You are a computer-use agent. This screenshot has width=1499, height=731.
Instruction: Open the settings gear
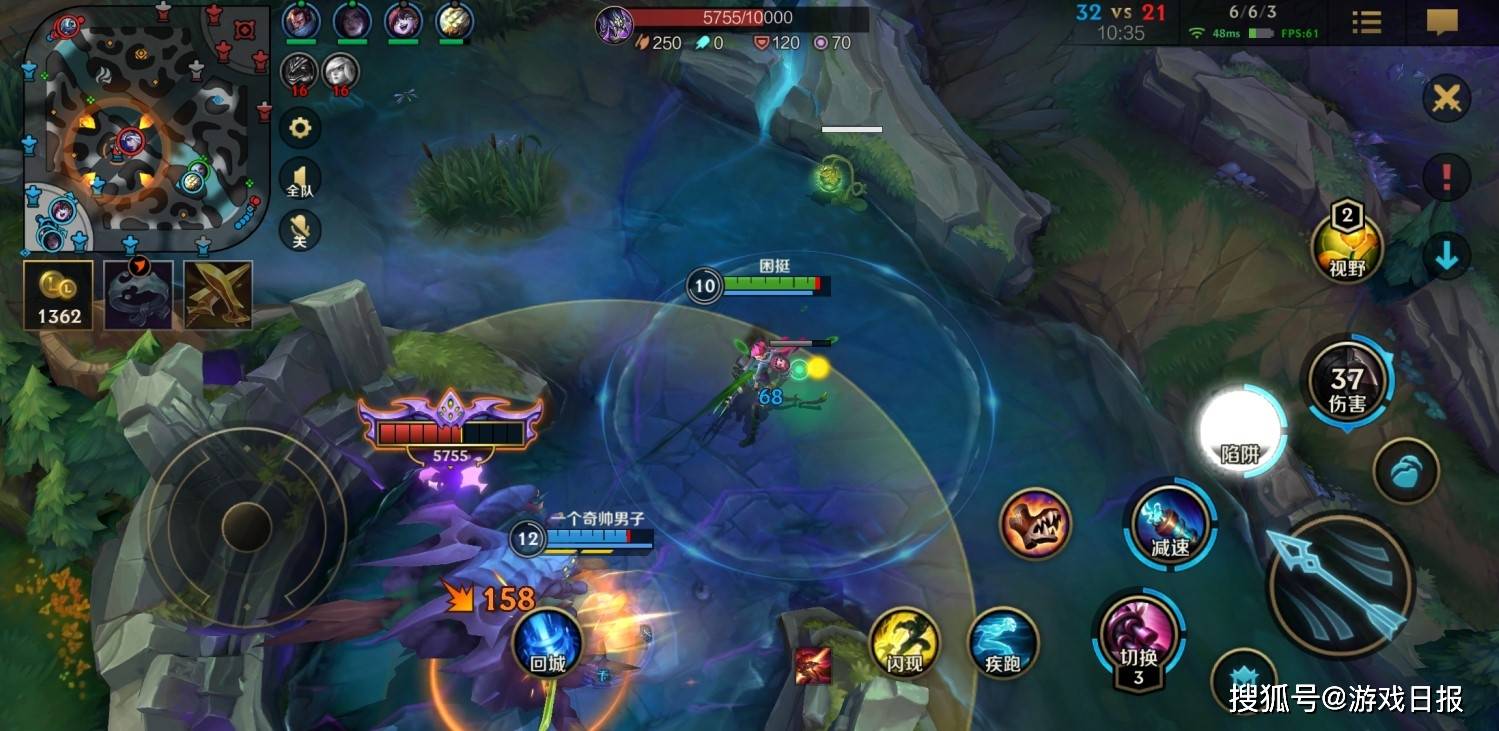(x=299, y=128)
